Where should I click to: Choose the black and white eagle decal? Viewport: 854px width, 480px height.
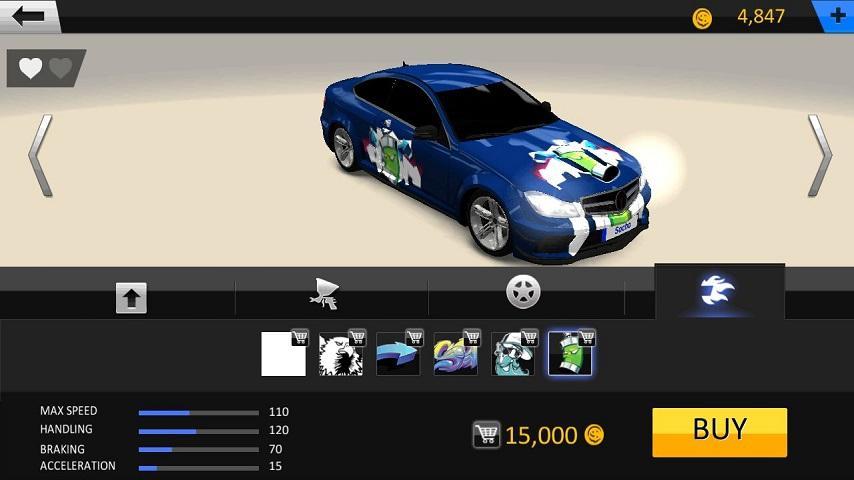[341, 354]
